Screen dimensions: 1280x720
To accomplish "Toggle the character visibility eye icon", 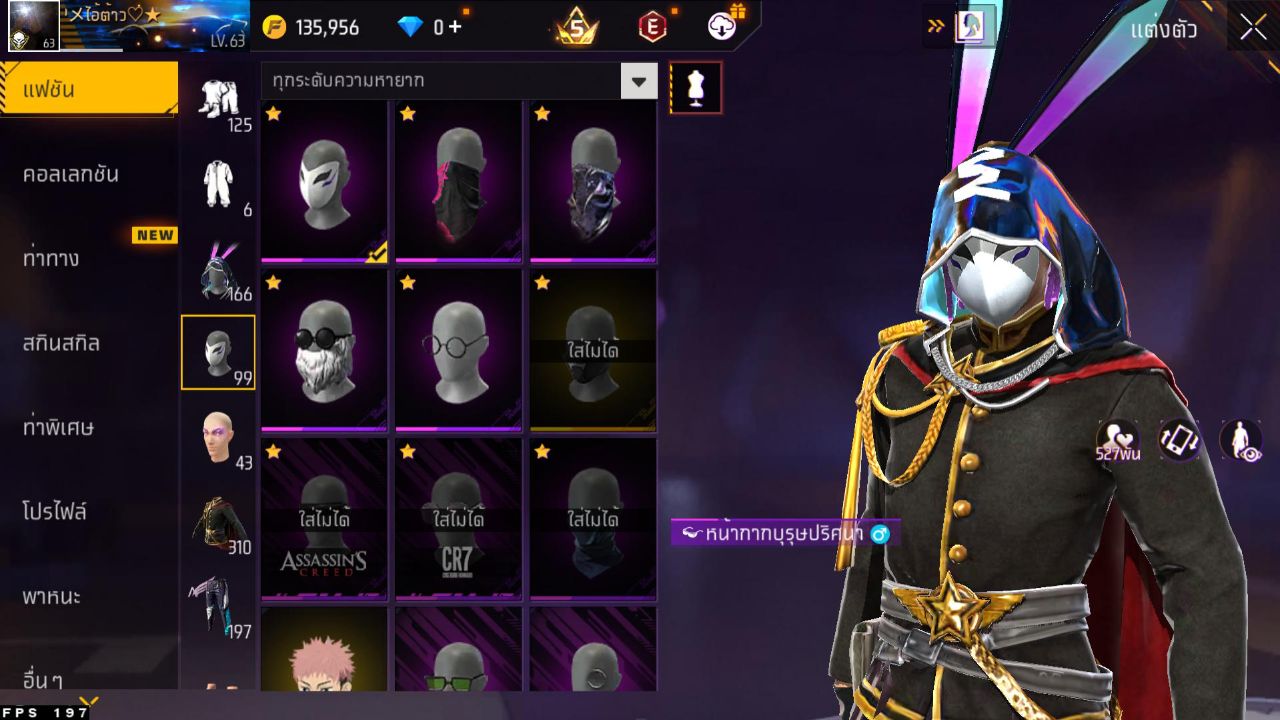I will tap(1240, 440).
